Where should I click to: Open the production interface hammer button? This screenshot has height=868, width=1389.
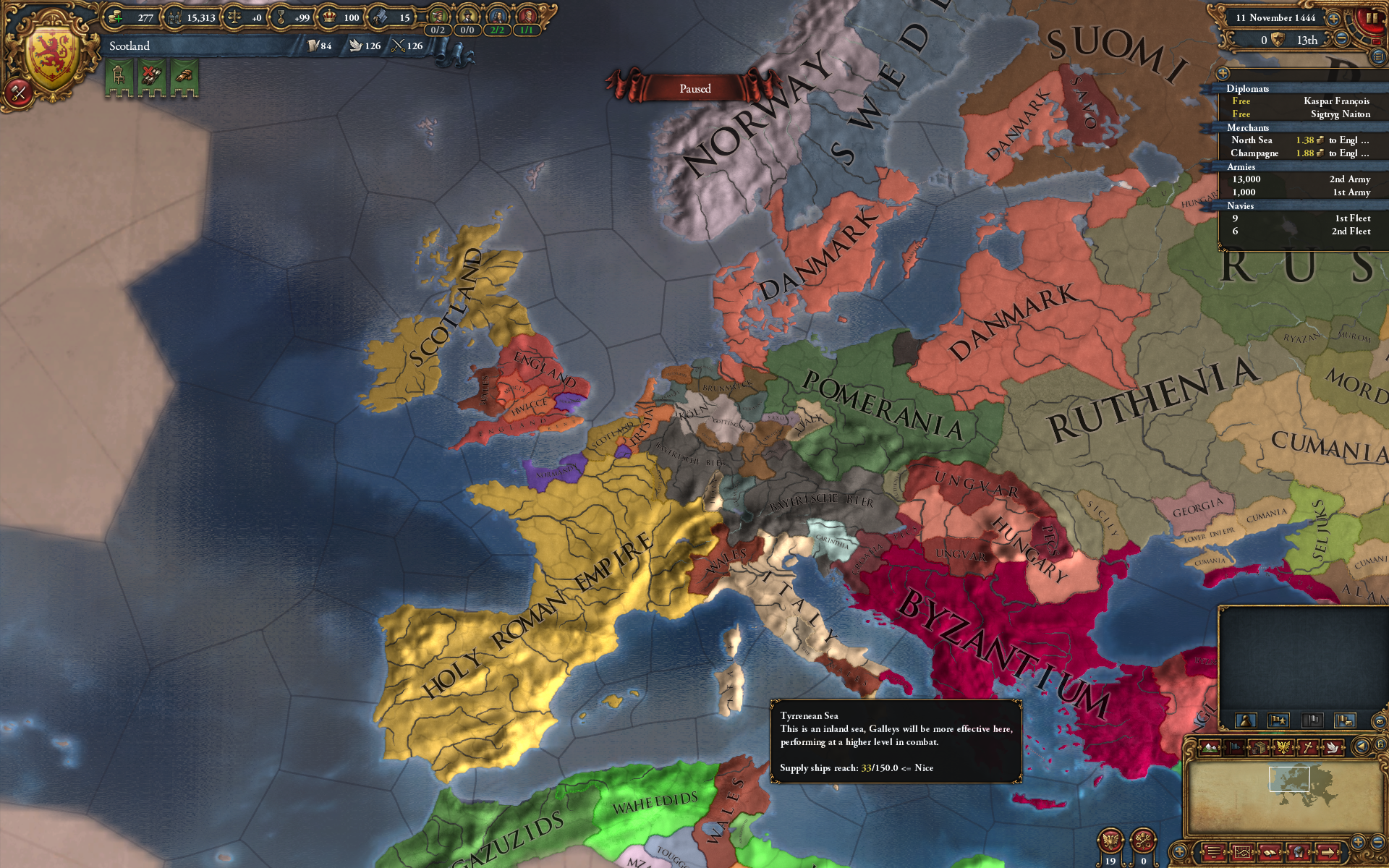click(x=19, y=93)
